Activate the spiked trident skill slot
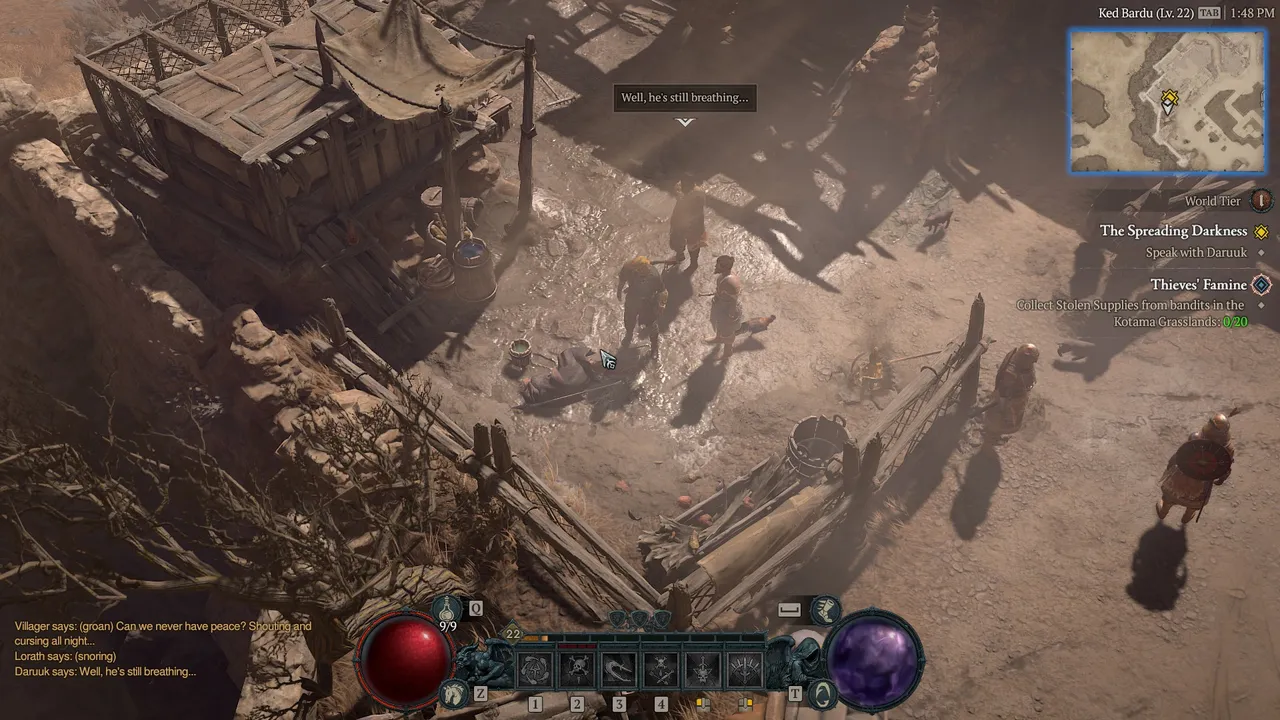1280x720 pixels. pos(745,669)
